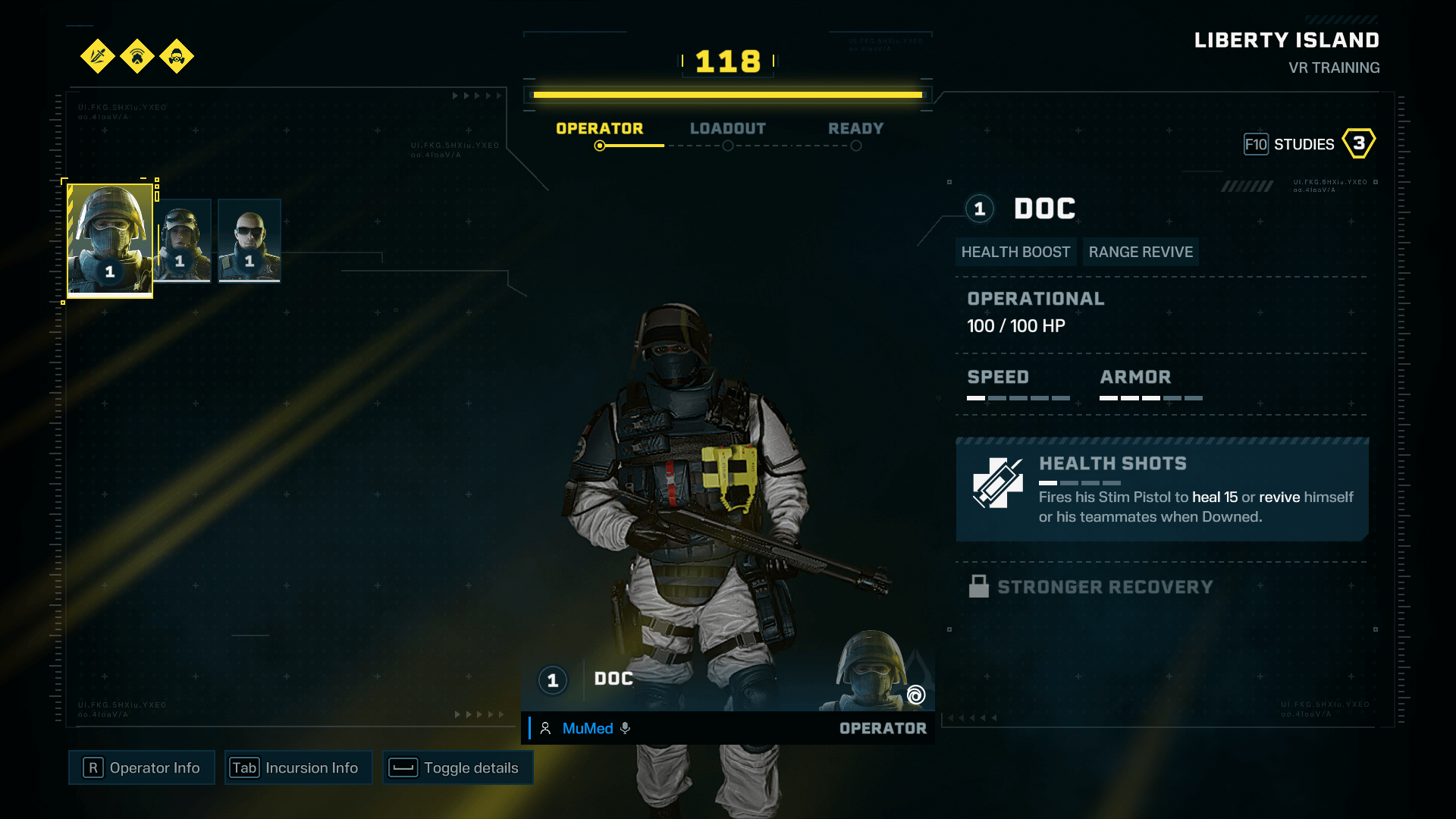Image resolution: width=1456 pixels, height=819 pixels.
Task: Click the gas mask diamond icon
Action: pyautogui.click(x=177, y=57)
